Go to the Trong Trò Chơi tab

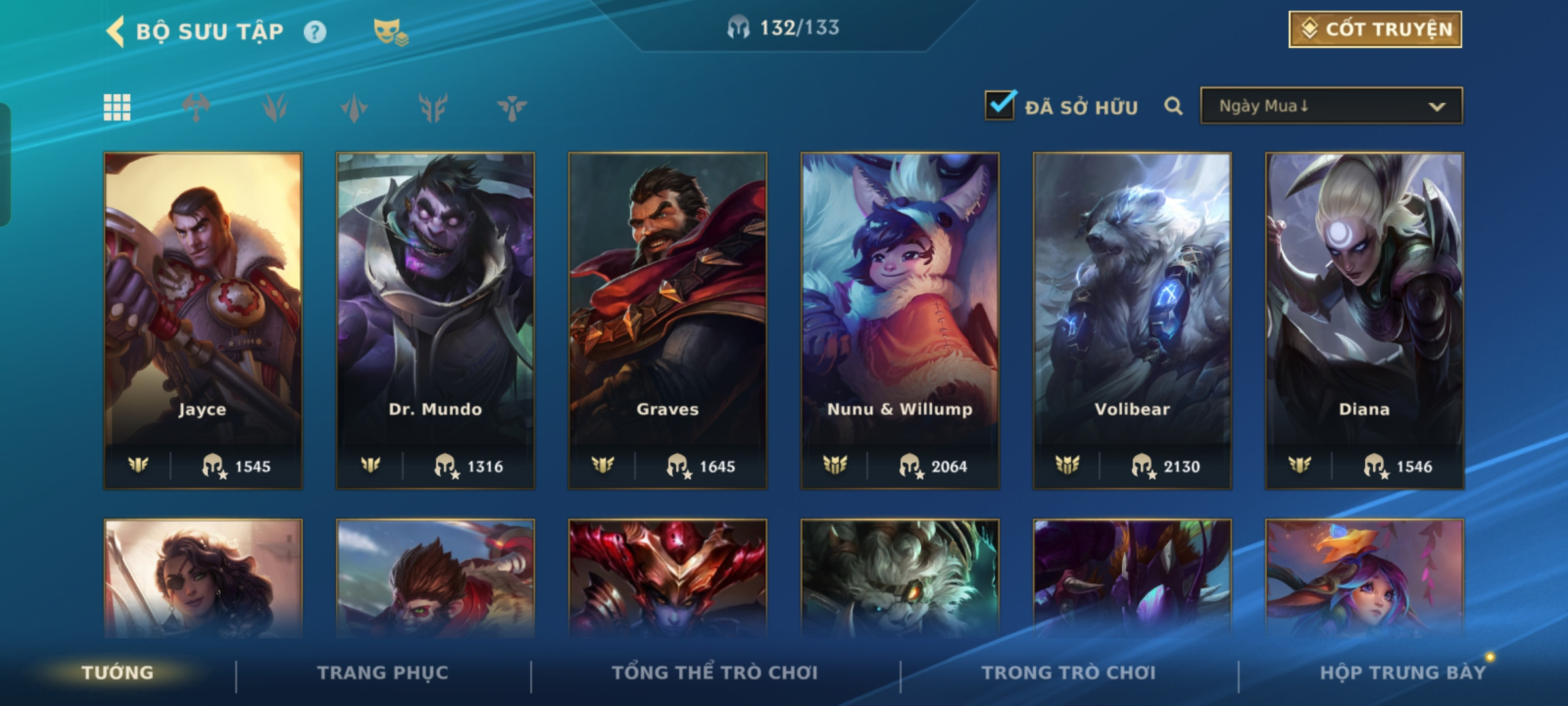[x=1069, y=673]
